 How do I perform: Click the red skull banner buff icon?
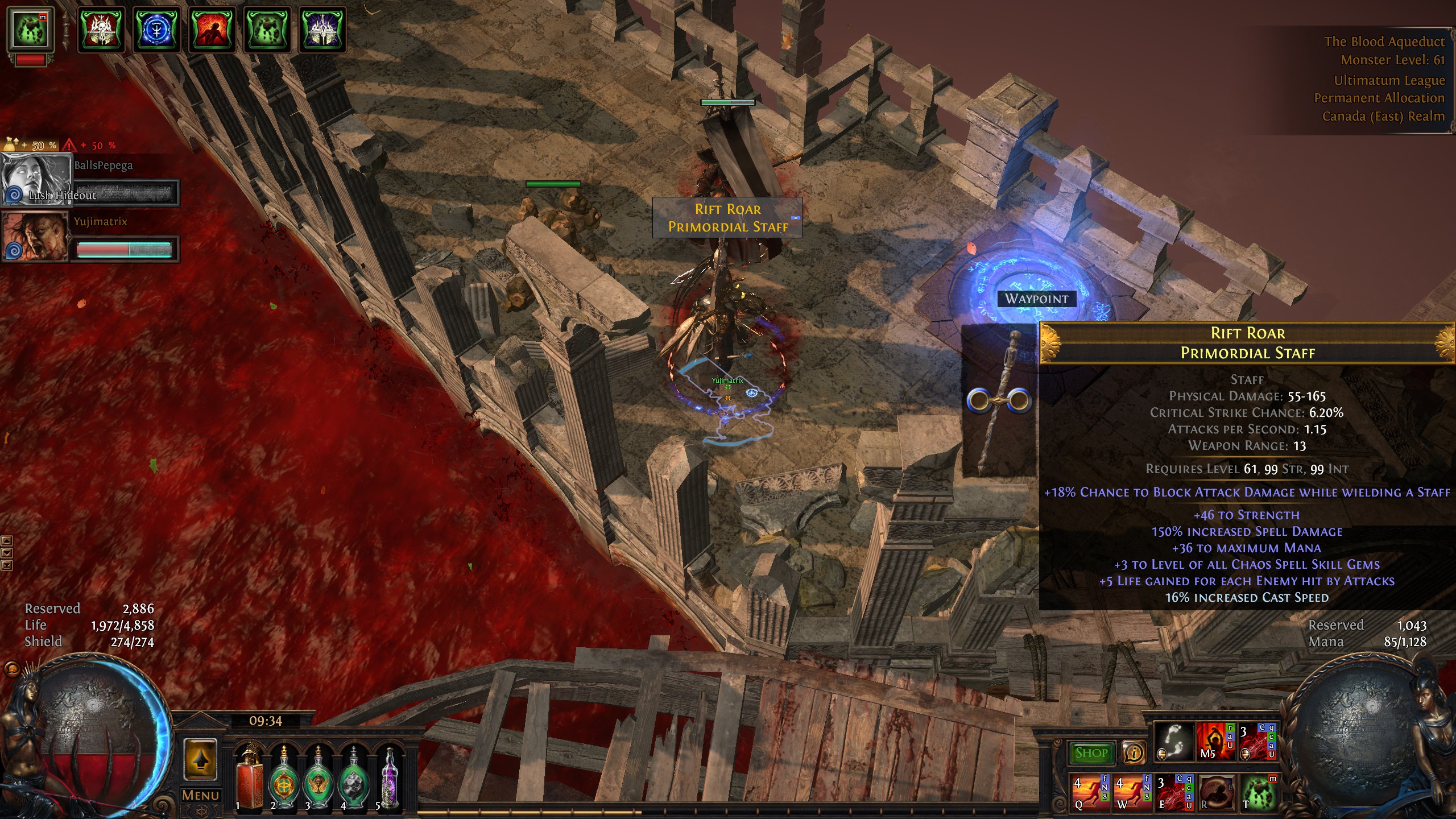click(x=101, y=30)
